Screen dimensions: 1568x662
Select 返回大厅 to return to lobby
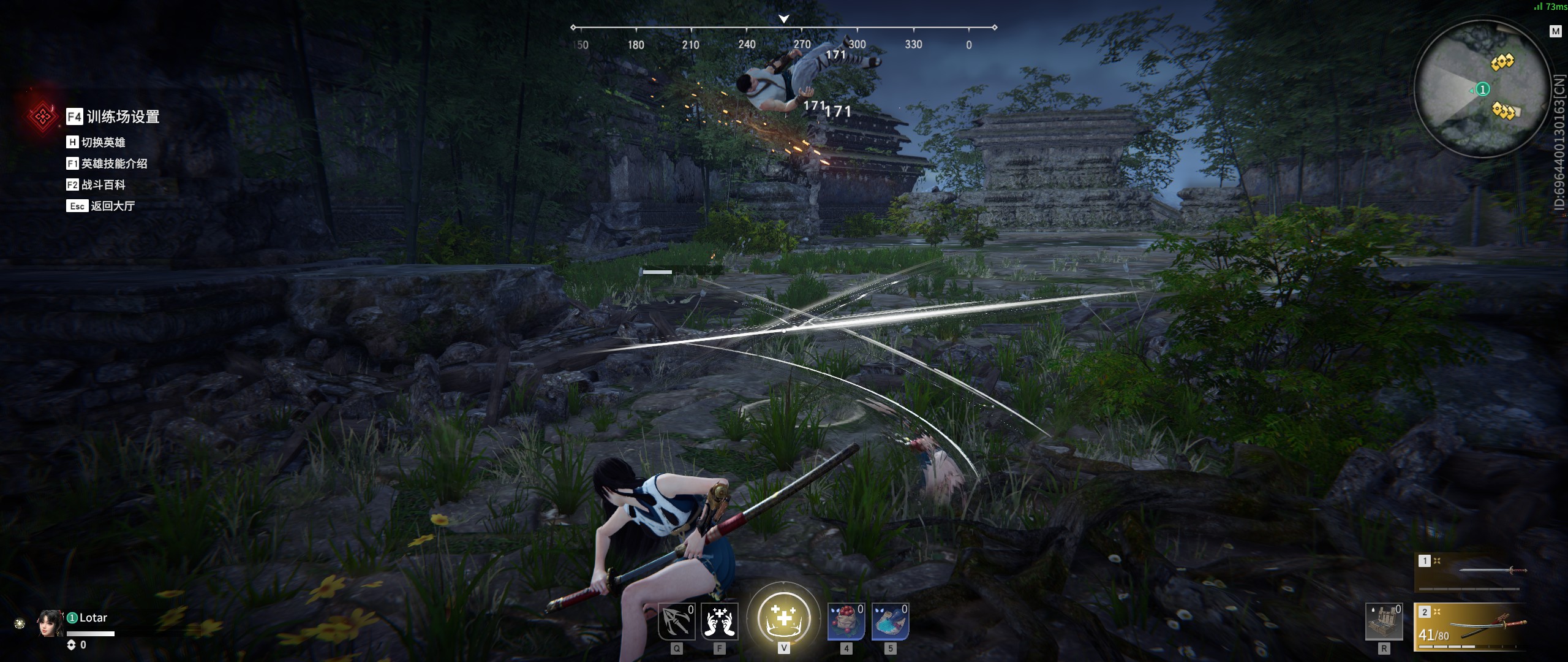click(101, 206)
